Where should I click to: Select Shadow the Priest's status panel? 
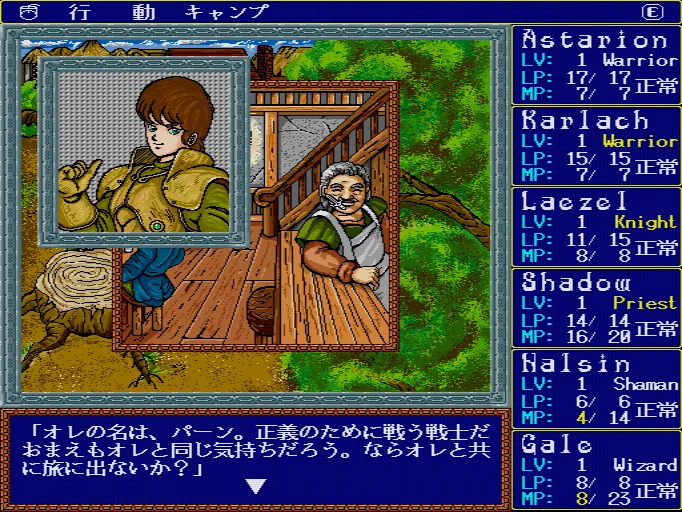597,307
